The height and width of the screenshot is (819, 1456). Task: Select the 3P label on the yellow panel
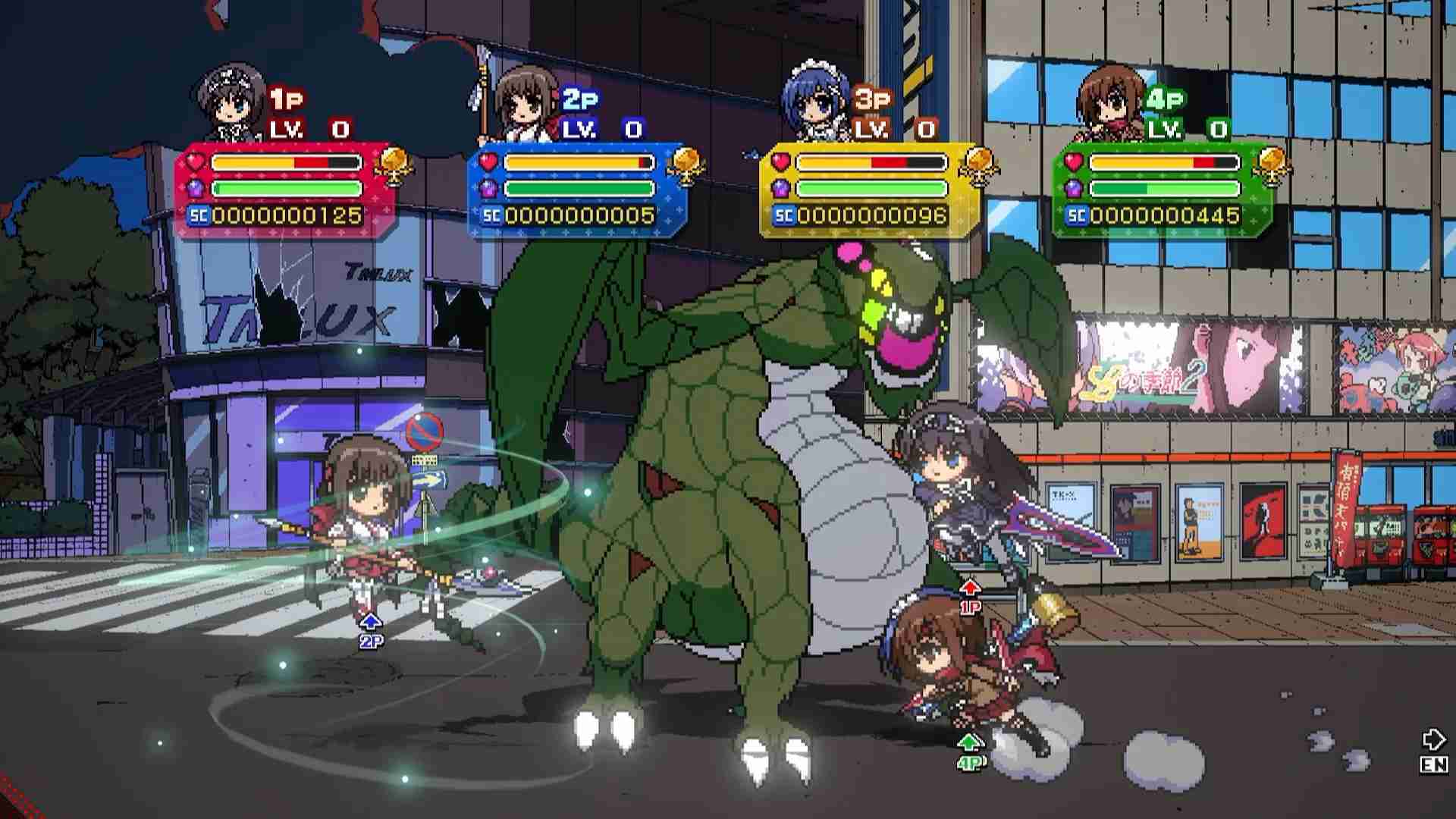point(872,96)
